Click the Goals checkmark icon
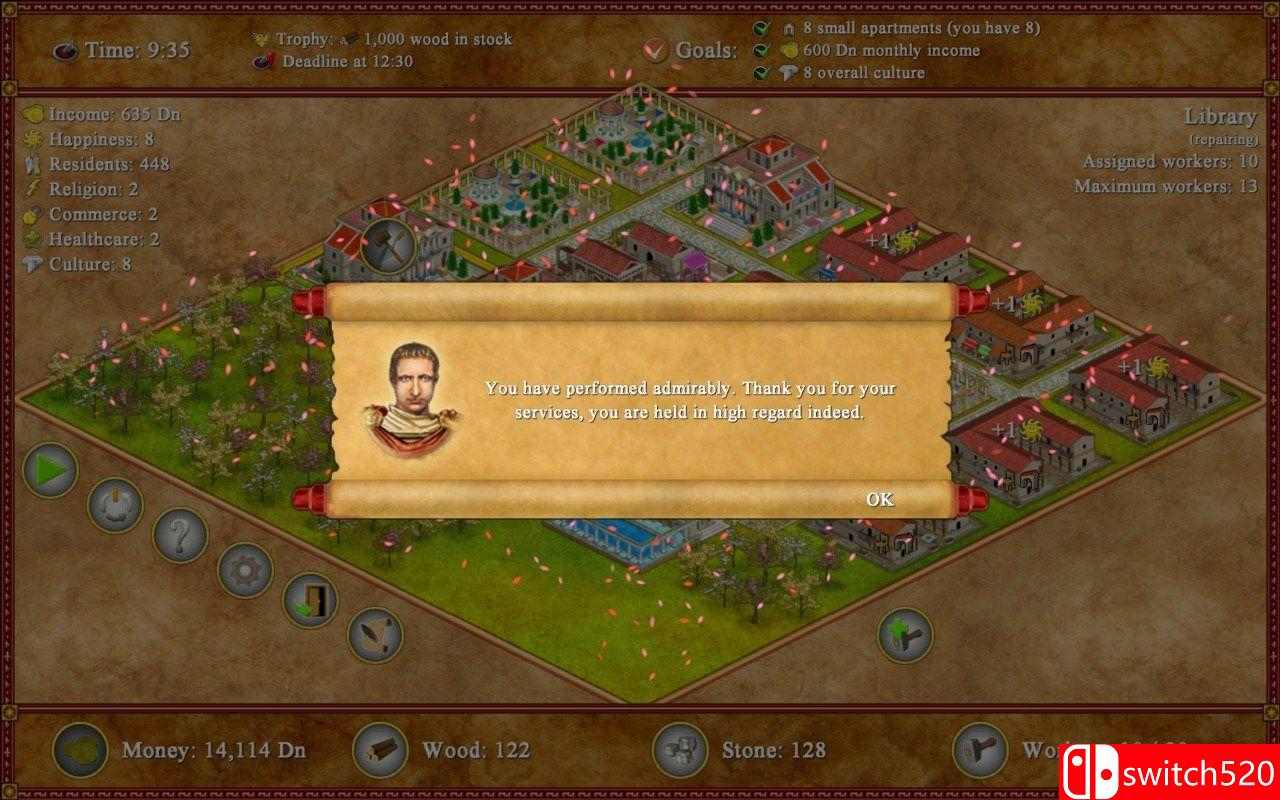This screenshot has width=1280, height=800. (x=656, y=49)
